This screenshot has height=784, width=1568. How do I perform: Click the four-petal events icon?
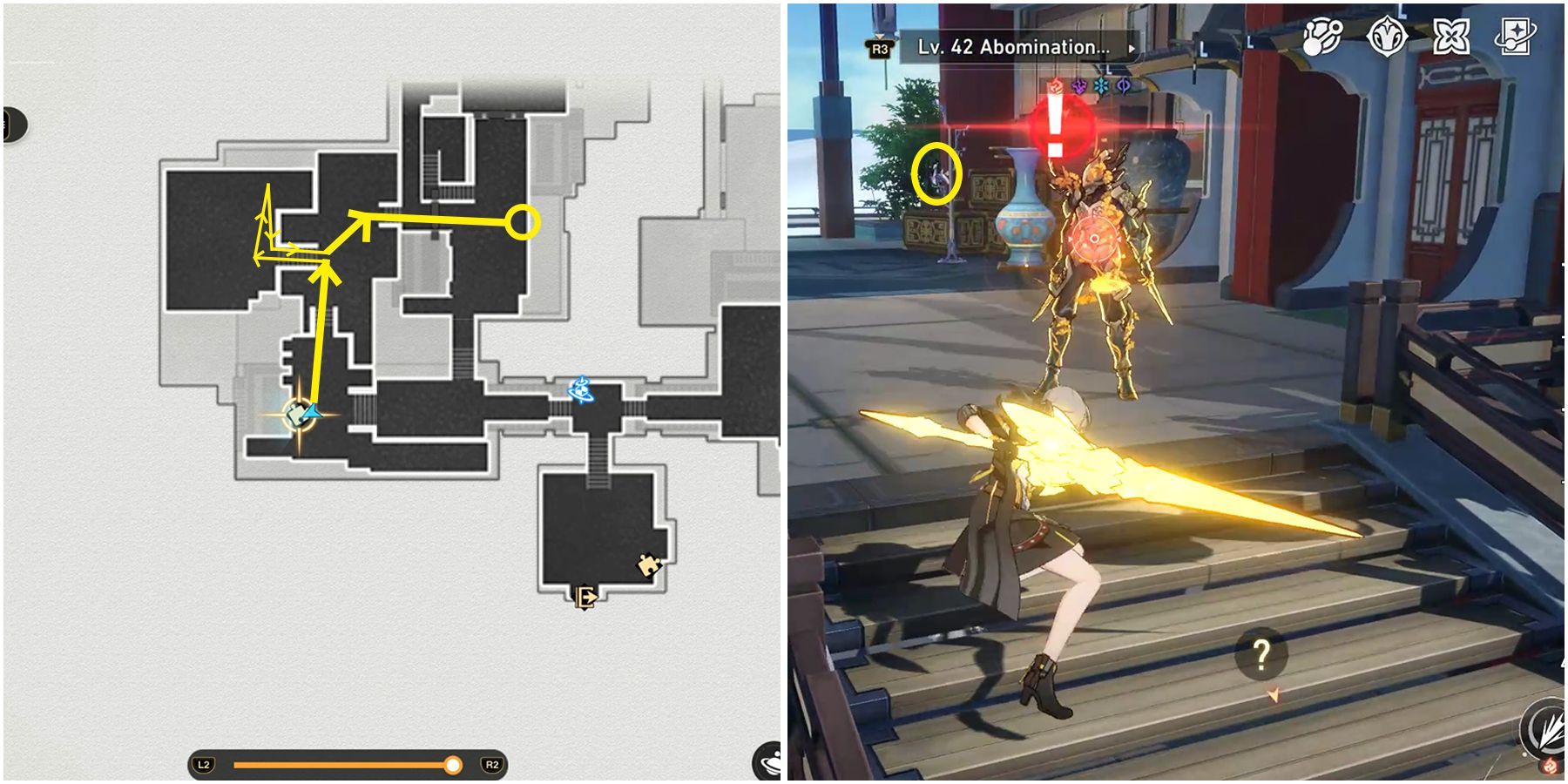coord(1453,37)
